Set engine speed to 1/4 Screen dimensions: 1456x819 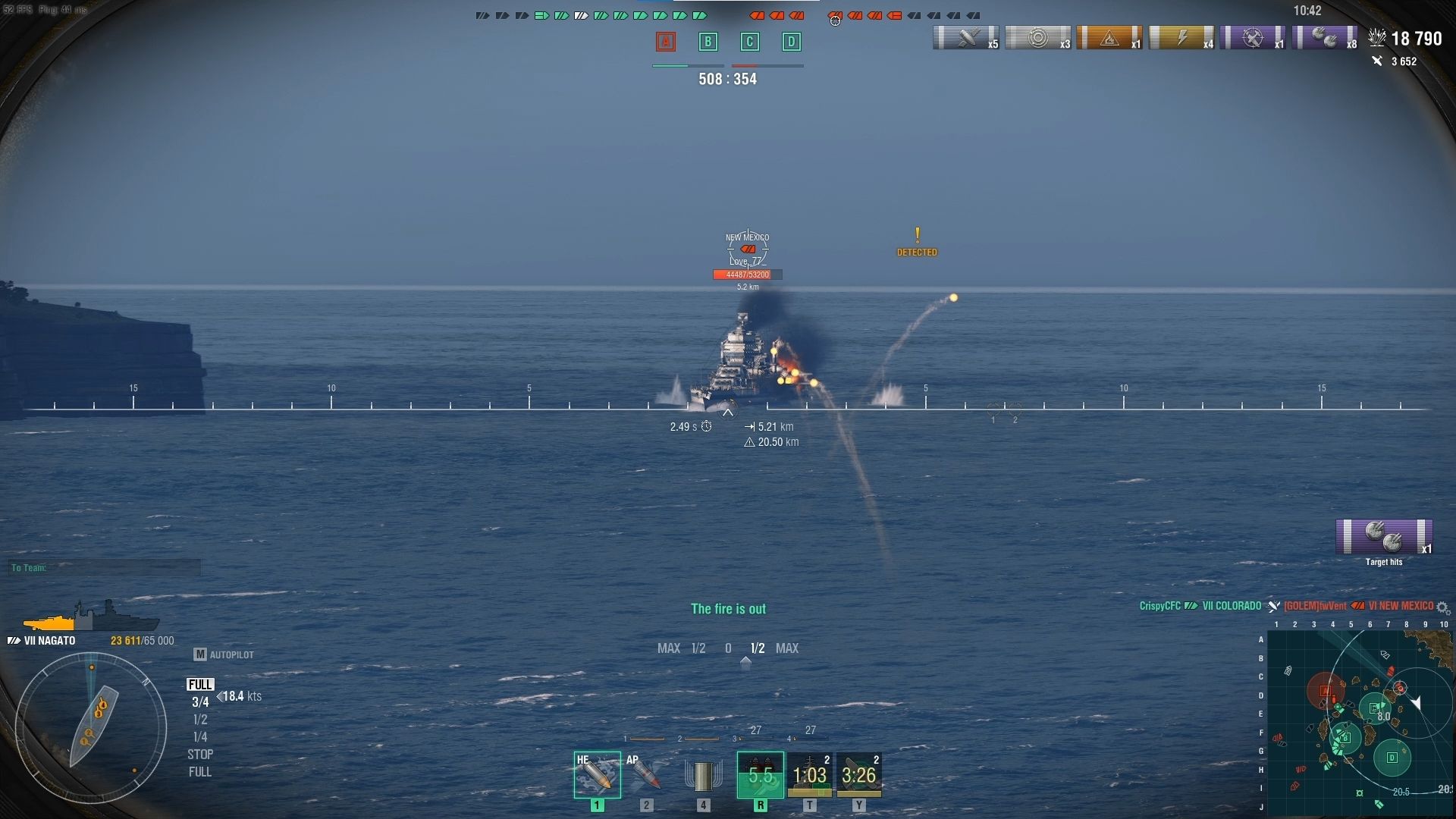point(200,737)
